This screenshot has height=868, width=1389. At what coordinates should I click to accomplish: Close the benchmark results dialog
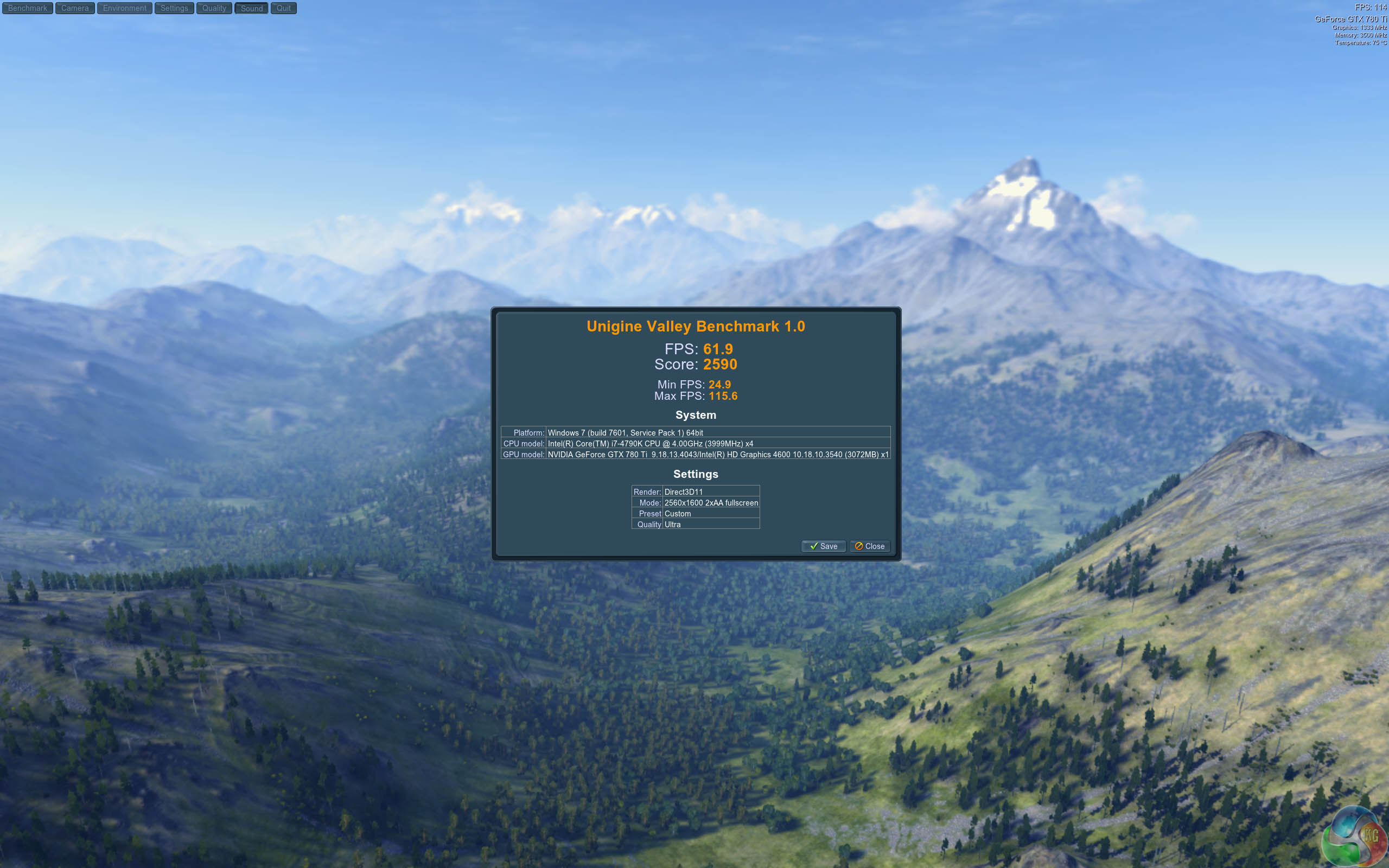click(x=870, y=546)
